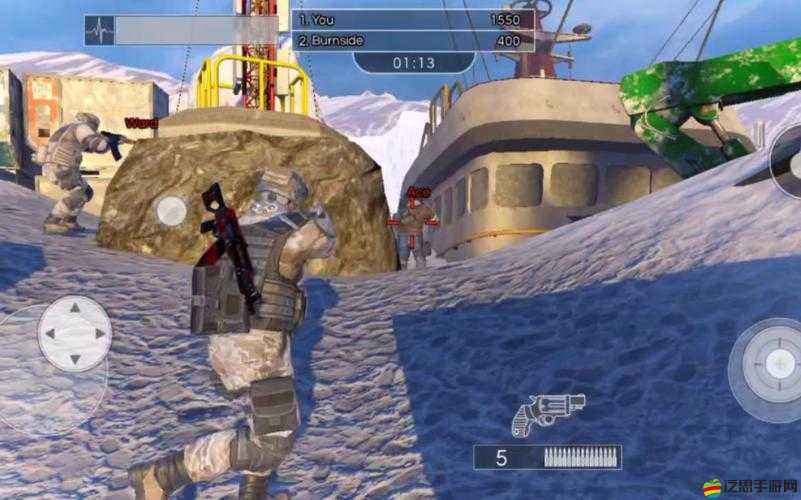Screen dimensions: 801x500
Task: Tap the movement d-pad joystick
Action: [x=74, y=334]
